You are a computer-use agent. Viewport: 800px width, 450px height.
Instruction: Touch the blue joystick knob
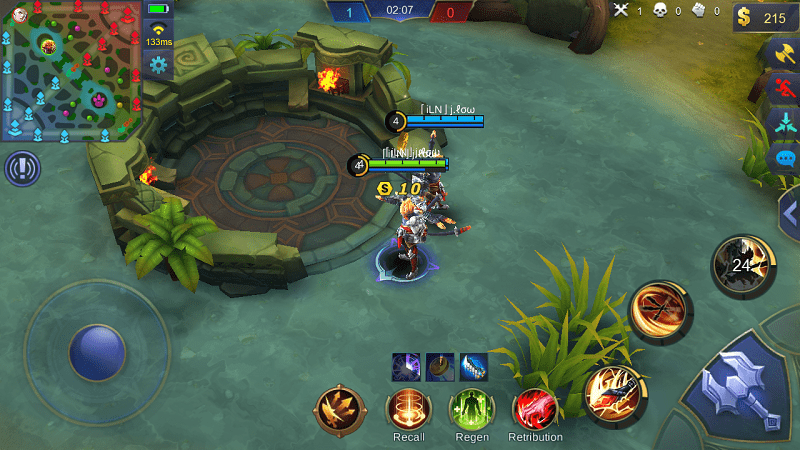tap(97, 352)
